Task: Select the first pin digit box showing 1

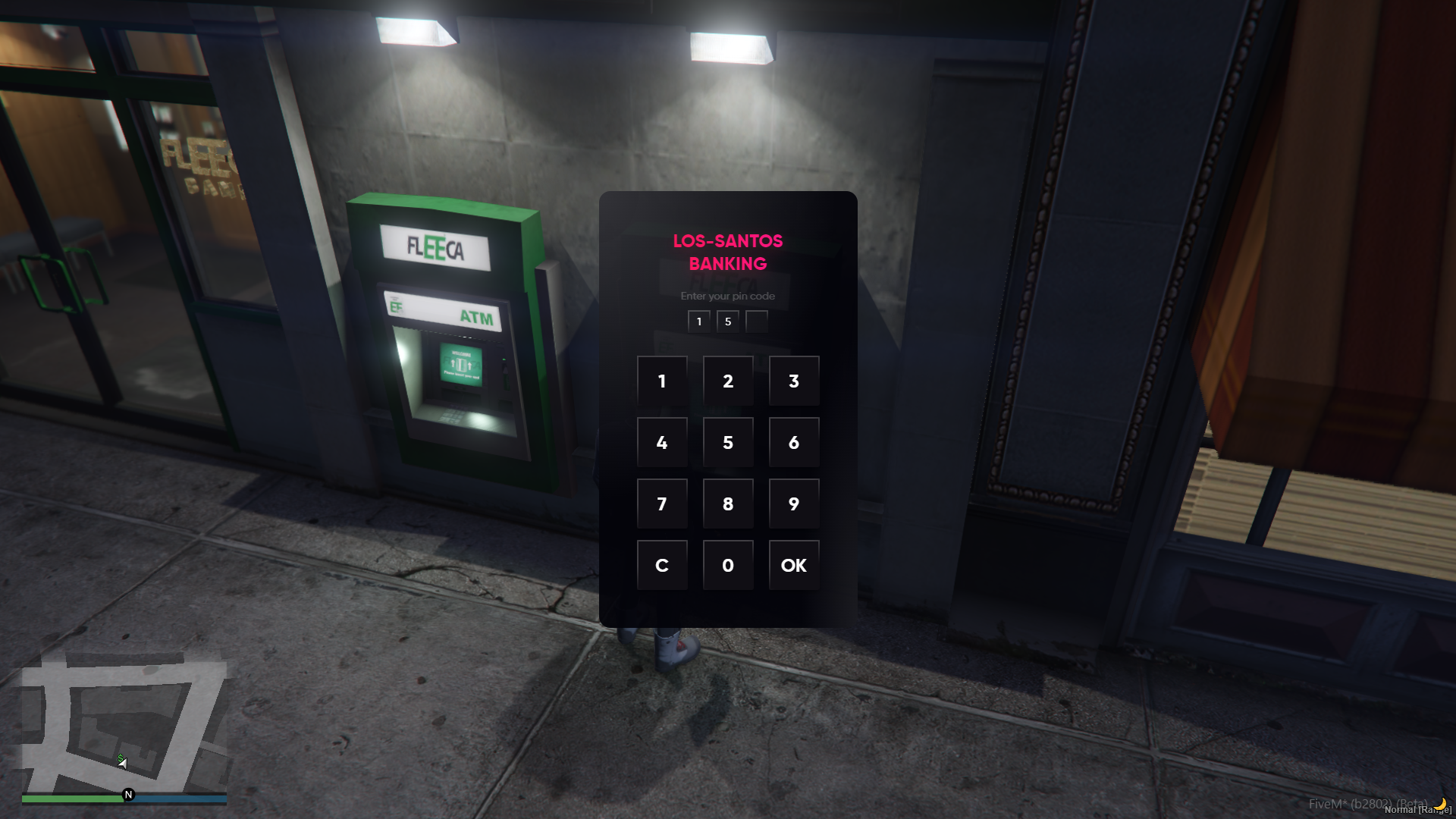Action: coord(698,321)
